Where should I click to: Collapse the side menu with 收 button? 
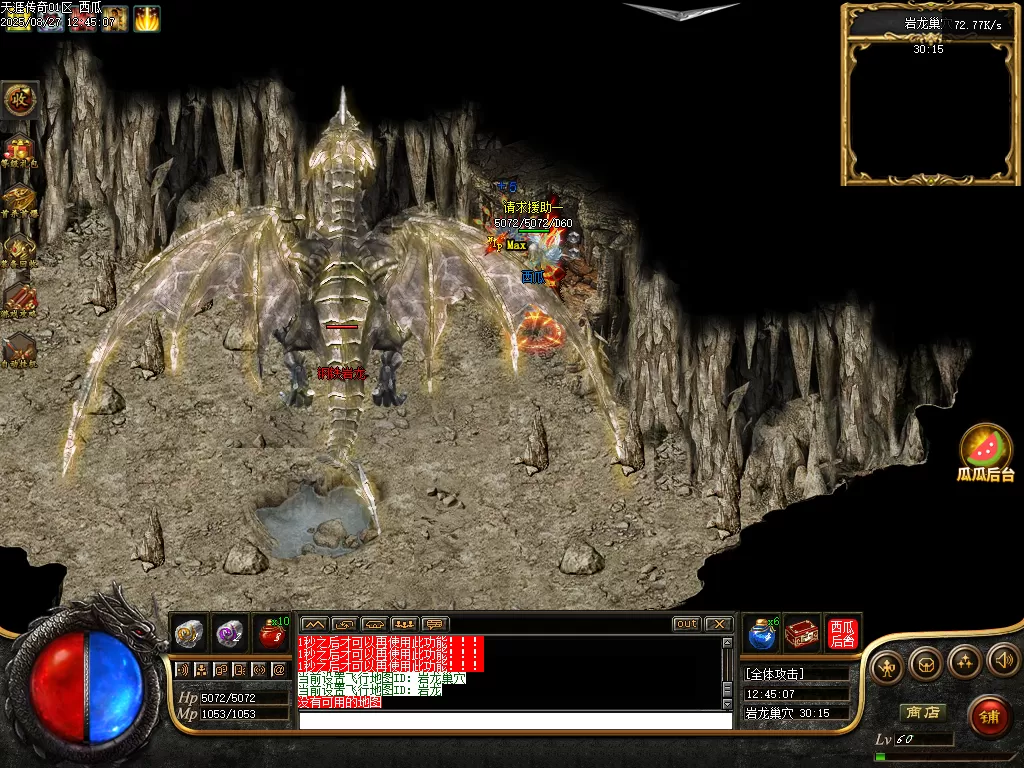click(x=19, y=99)
